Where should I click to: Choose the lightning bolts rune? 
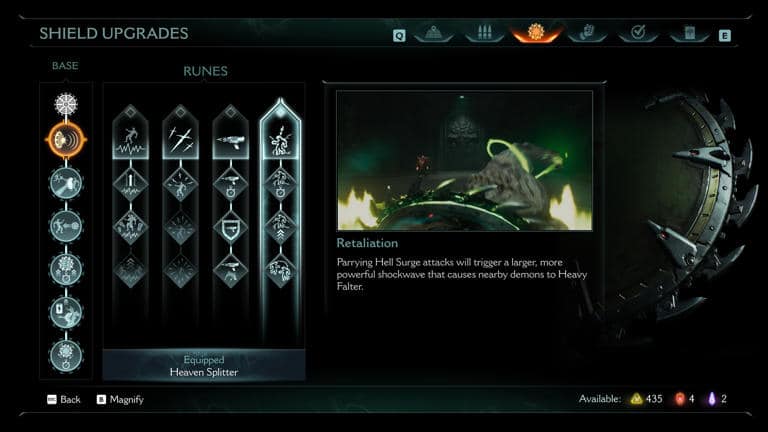(x=181, y=138)
